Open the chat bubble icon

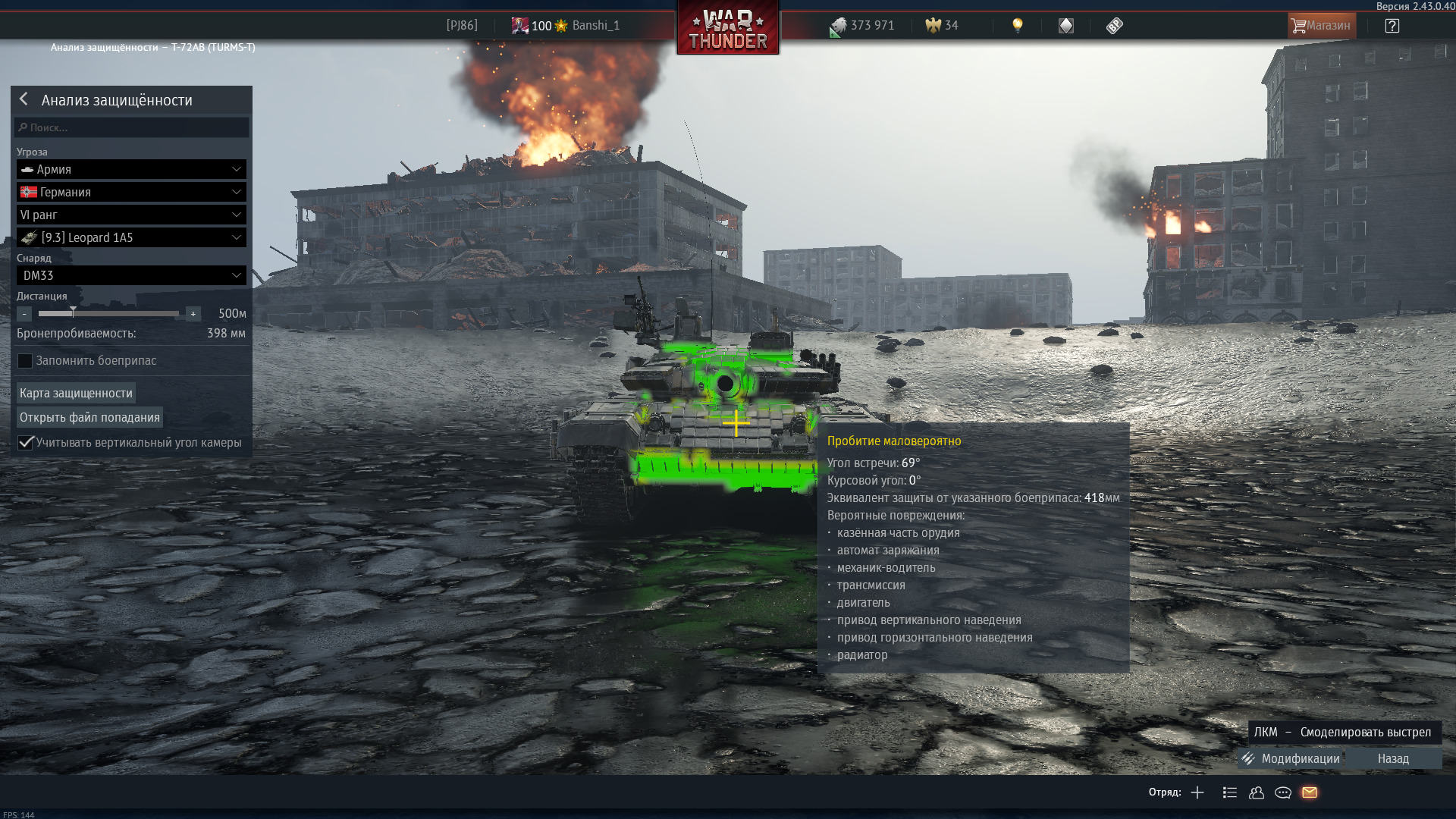(x=1283, y=792)
